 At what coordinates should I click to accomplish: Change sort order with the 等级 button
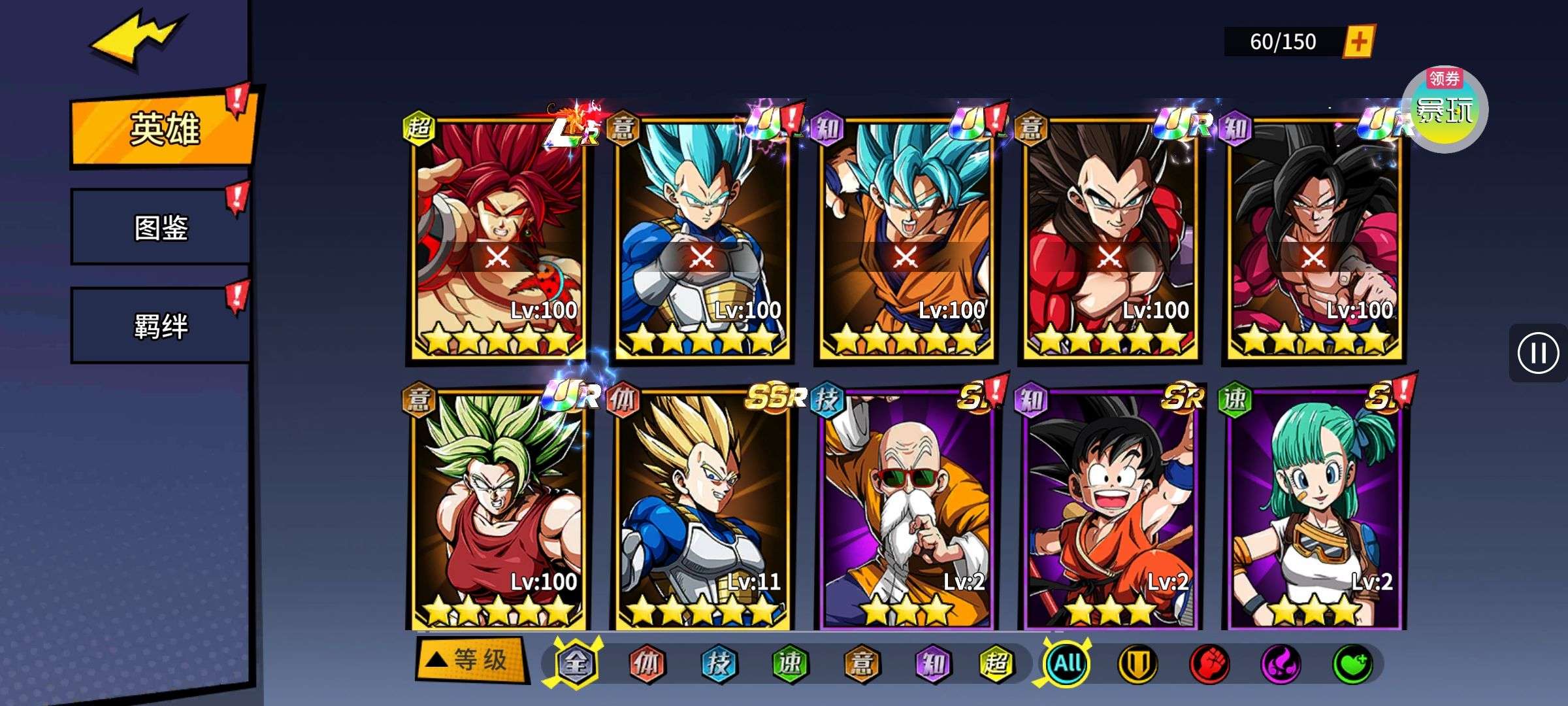(470, 660)
